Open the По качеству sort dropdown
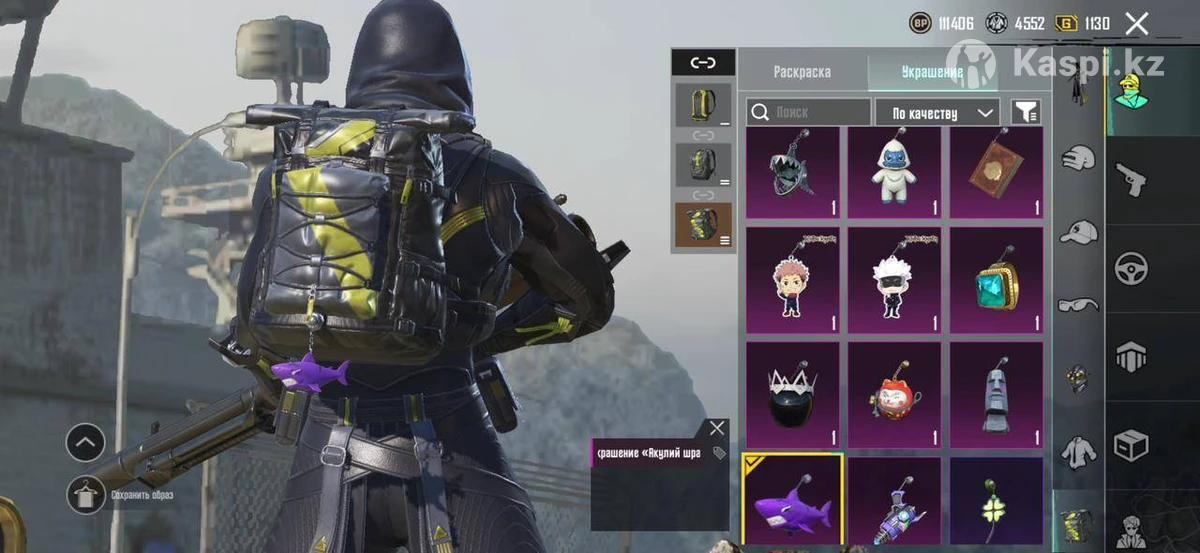The height and width of the screenshot is (553, 1200). [937, 112]
